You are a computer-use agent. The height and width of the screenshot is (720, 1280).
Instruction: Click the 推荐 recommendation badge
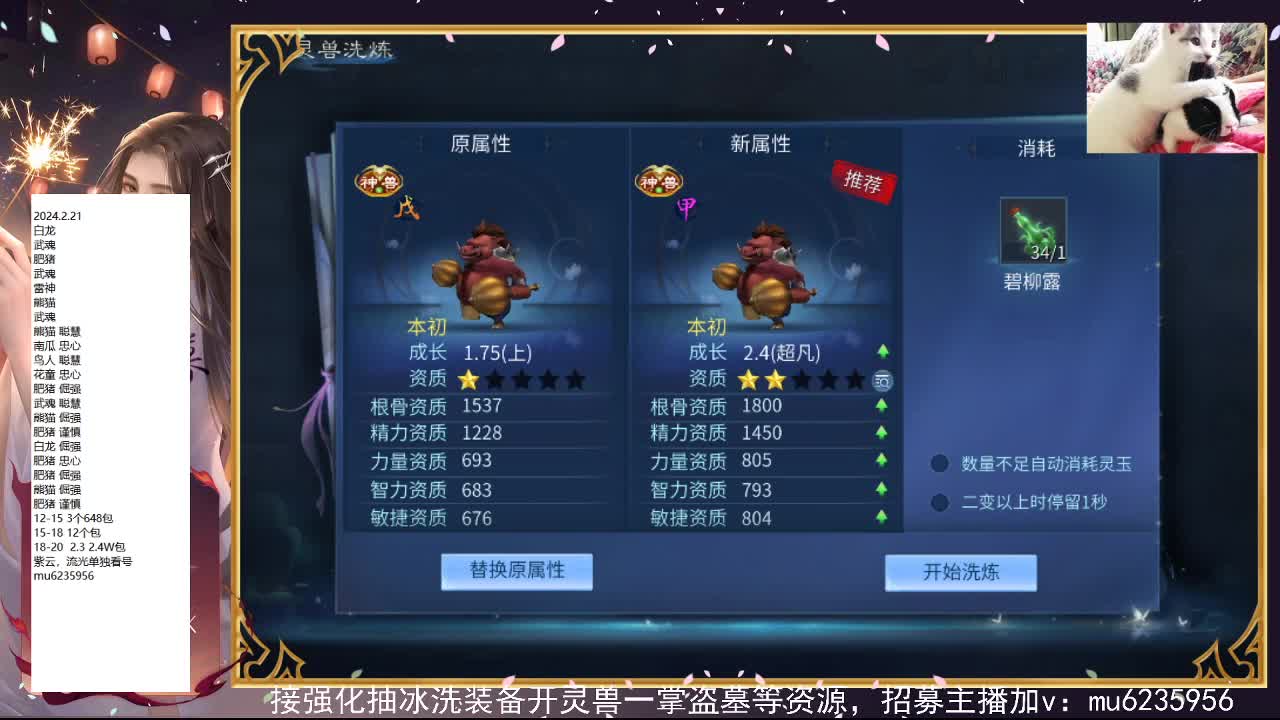[x=861, y=182]
